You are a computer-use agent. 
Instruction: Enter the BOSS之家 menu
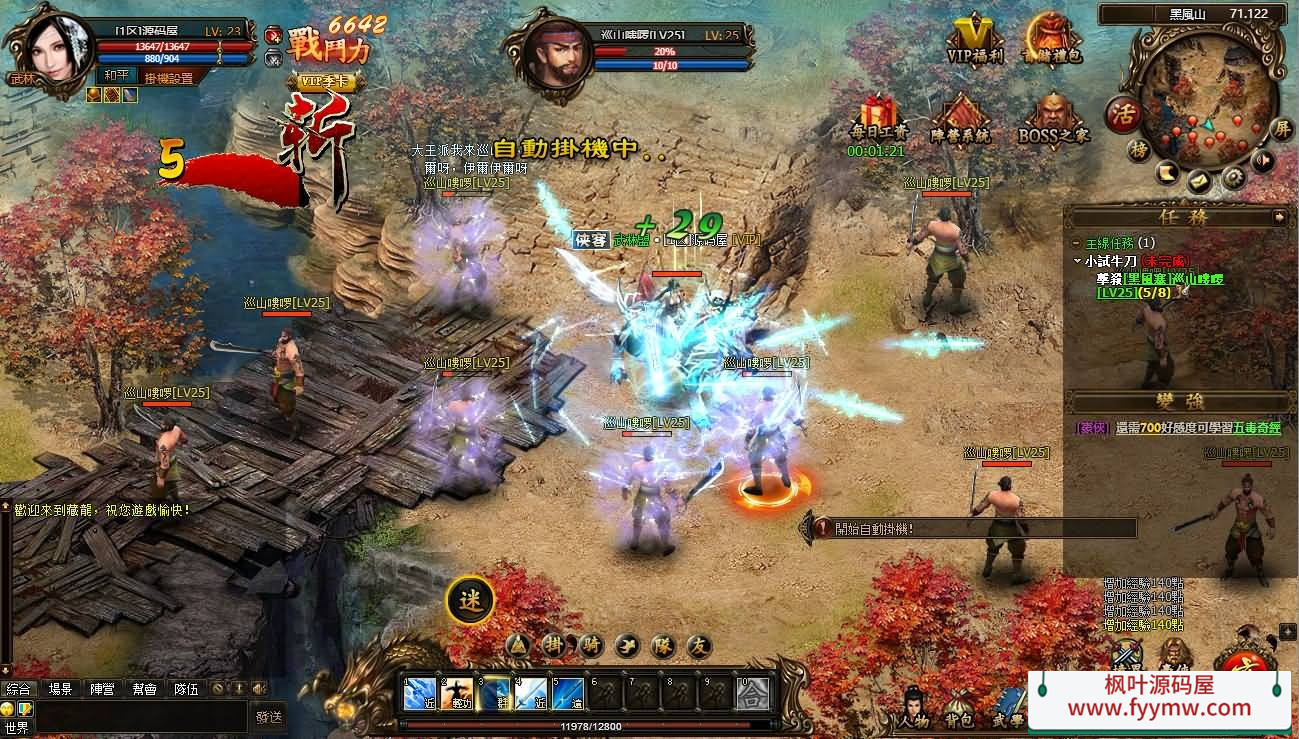click(1053, 120)
